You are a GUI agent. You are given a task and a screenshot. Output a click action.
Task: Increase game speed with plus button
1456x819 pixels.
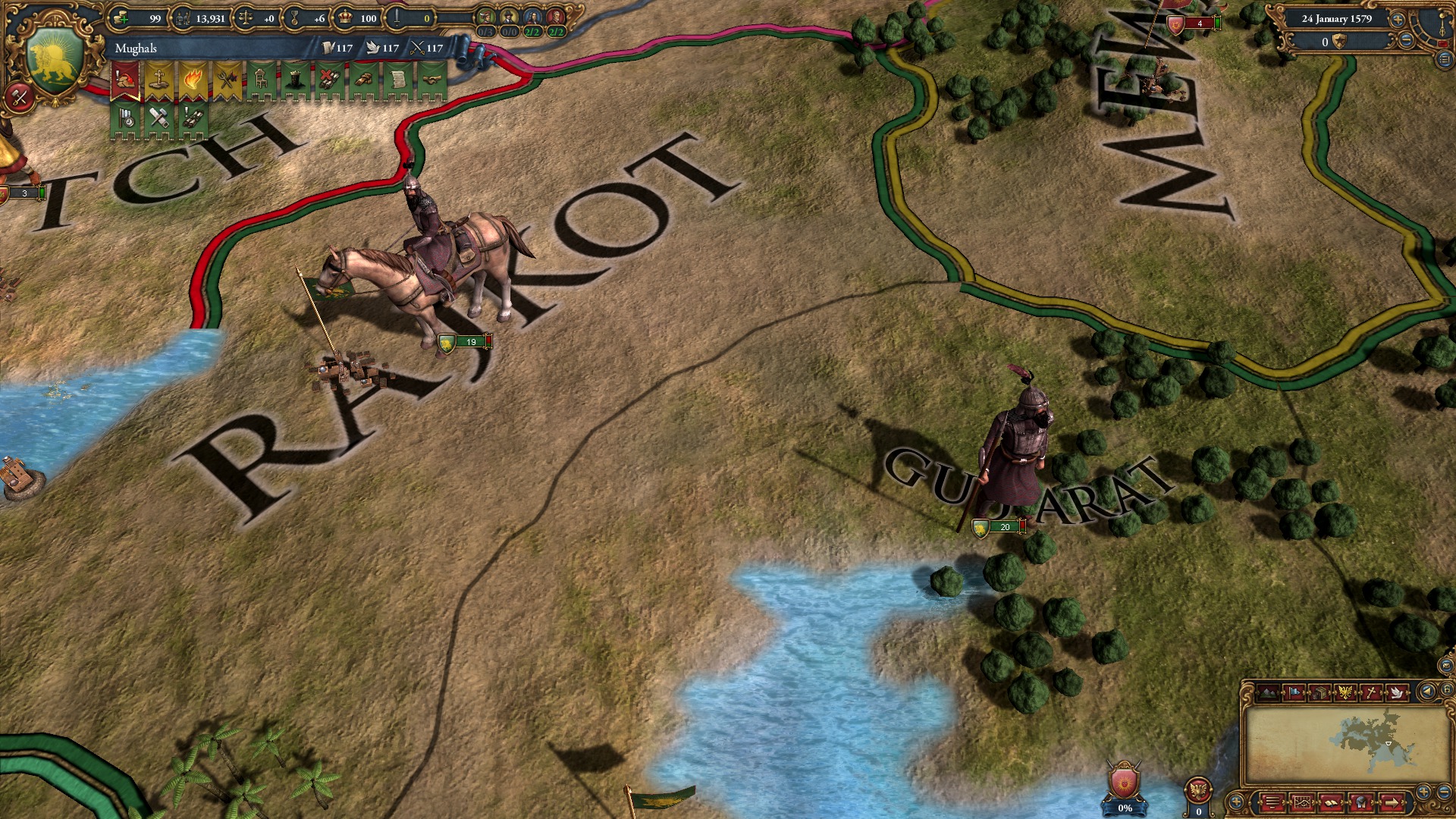[x=1398, y=20]
